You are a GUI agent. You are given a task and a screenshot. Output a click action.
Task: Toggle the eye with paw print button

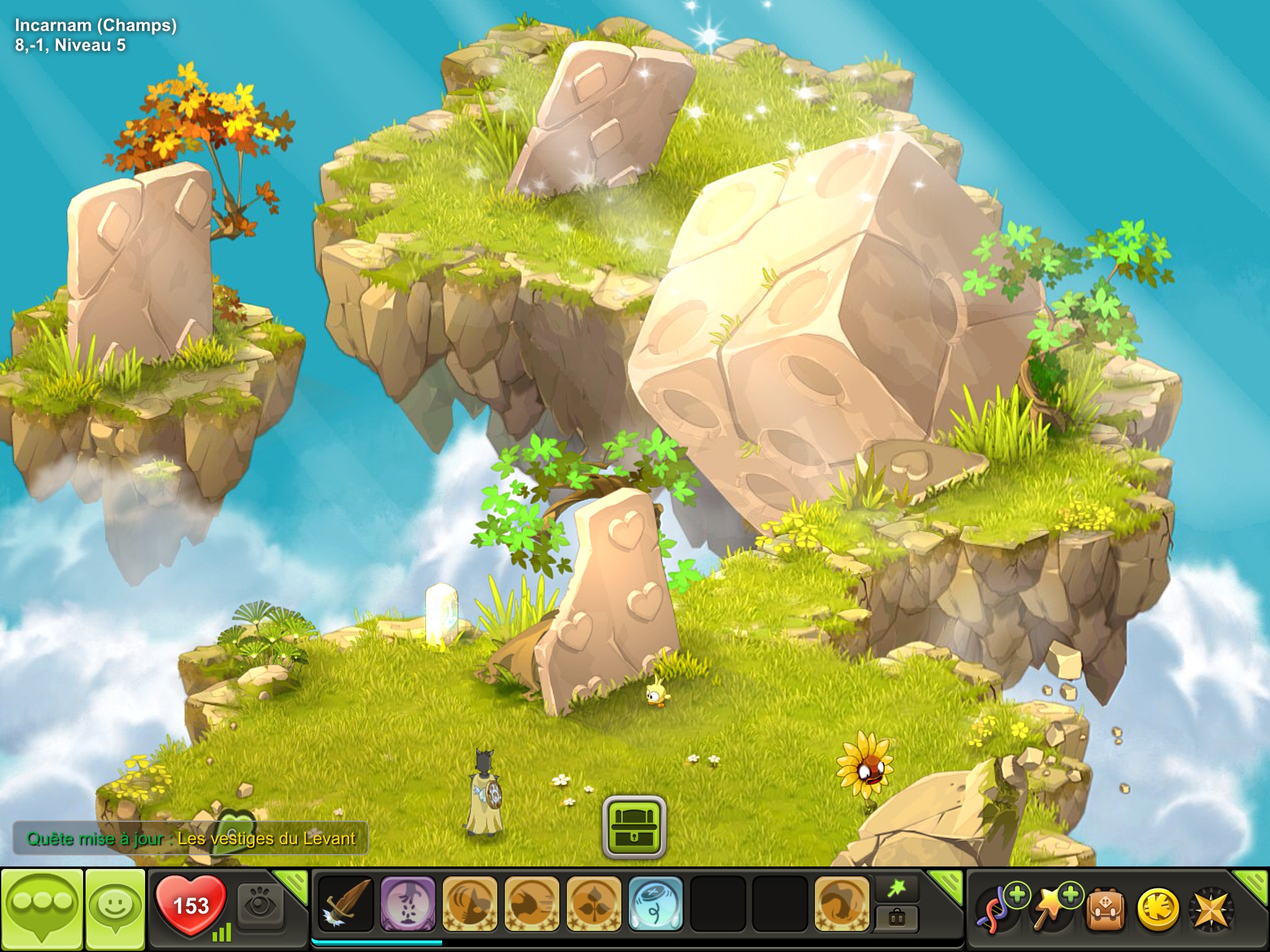[x=260, y=905]
